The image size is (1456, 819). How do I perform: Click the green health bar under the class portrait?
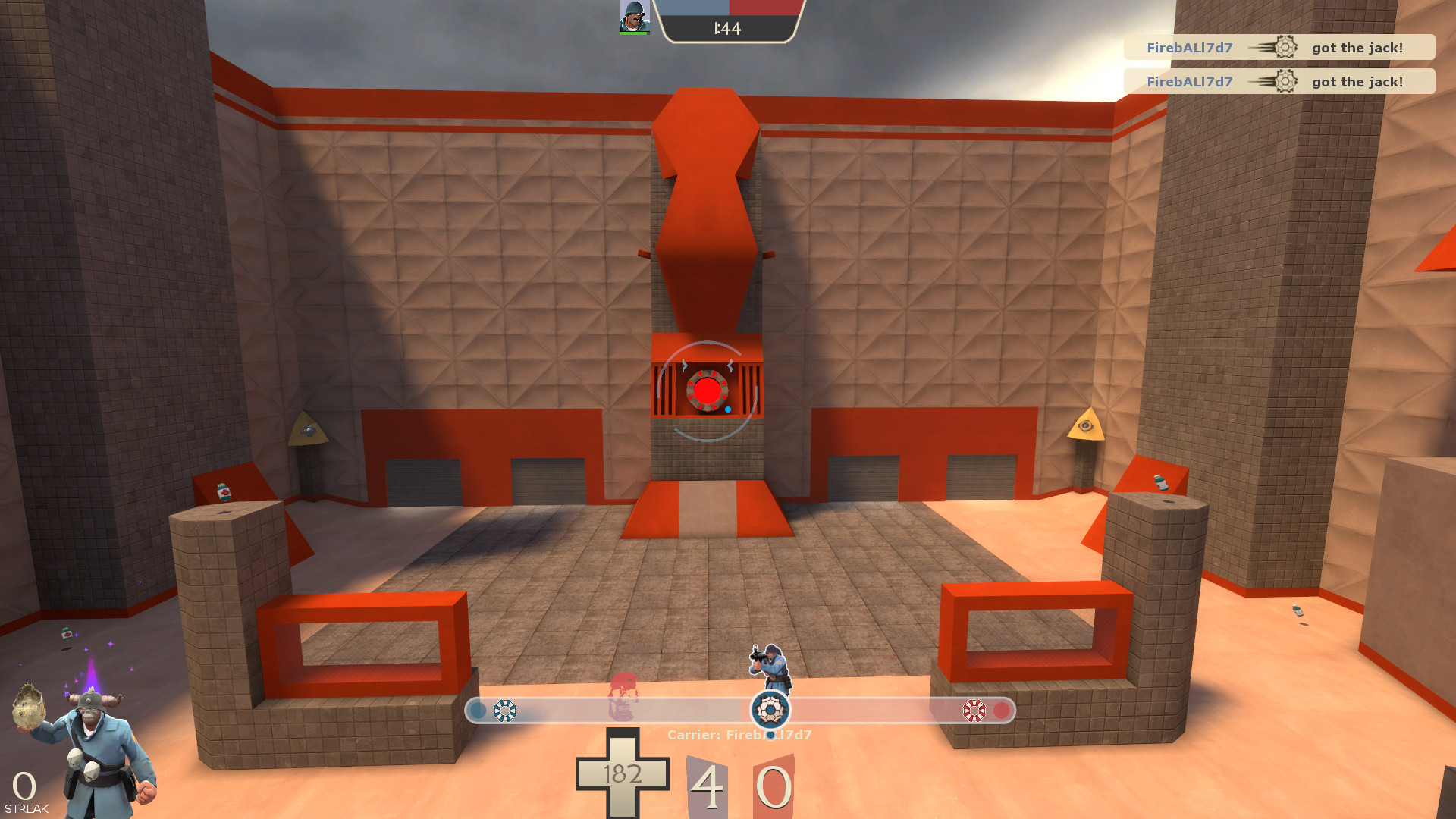coord(634,32)
